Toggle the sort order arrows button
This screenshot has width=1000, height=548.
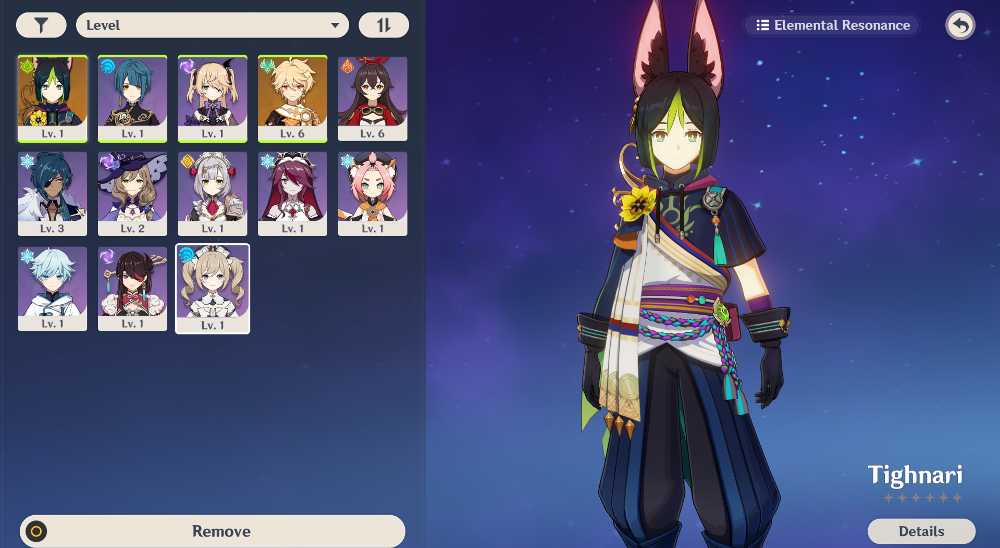[x=383, y=25]
